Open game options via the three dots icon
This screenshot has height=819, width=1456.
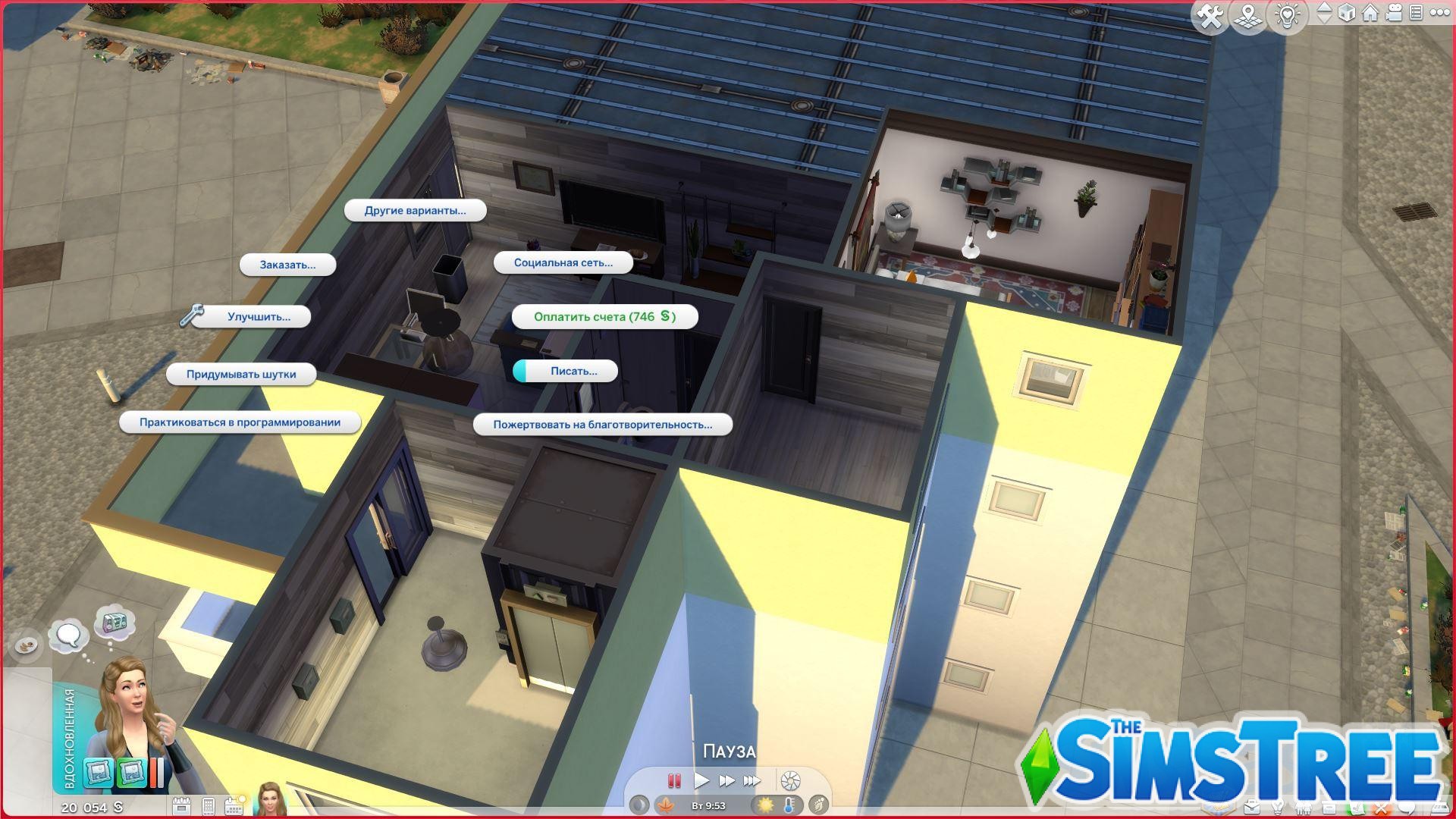(1440, 12)
